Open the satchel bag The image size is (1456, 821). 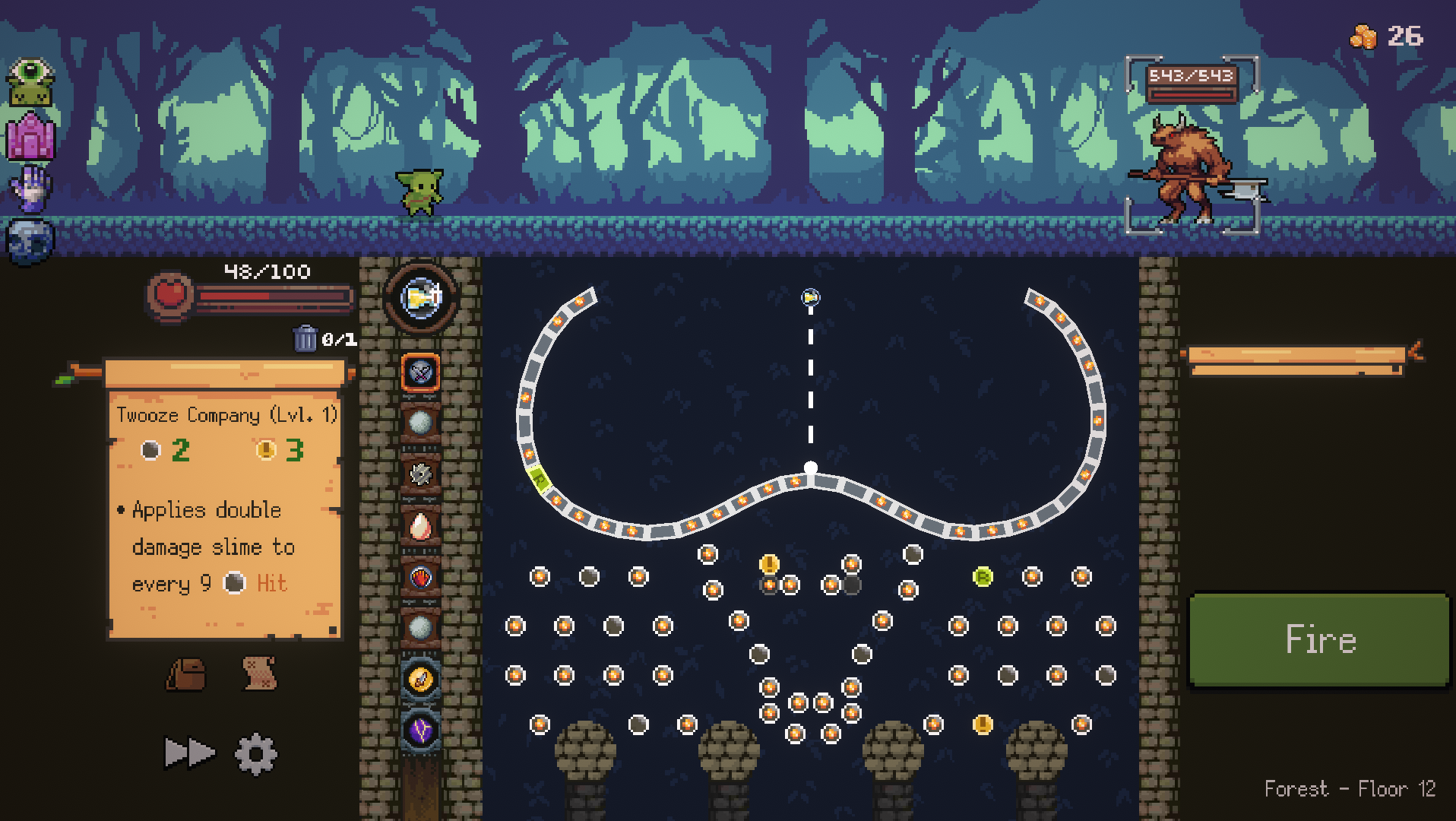(186, 674)
